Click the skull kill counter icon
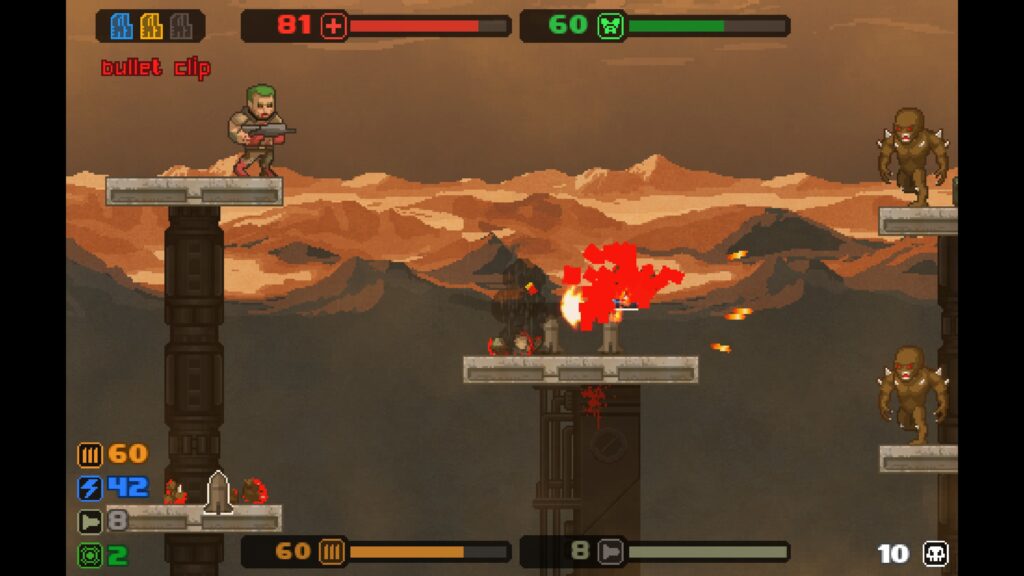The height and width of the screenshot is (576, 1024). tap(935, 554)
